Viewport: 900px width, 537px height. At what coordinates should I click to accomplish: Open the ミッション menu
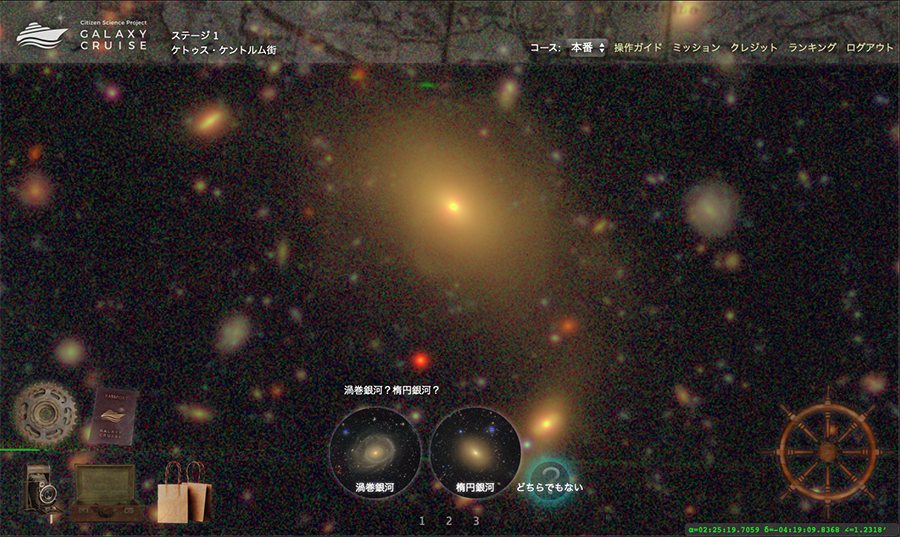click(696, 48)
